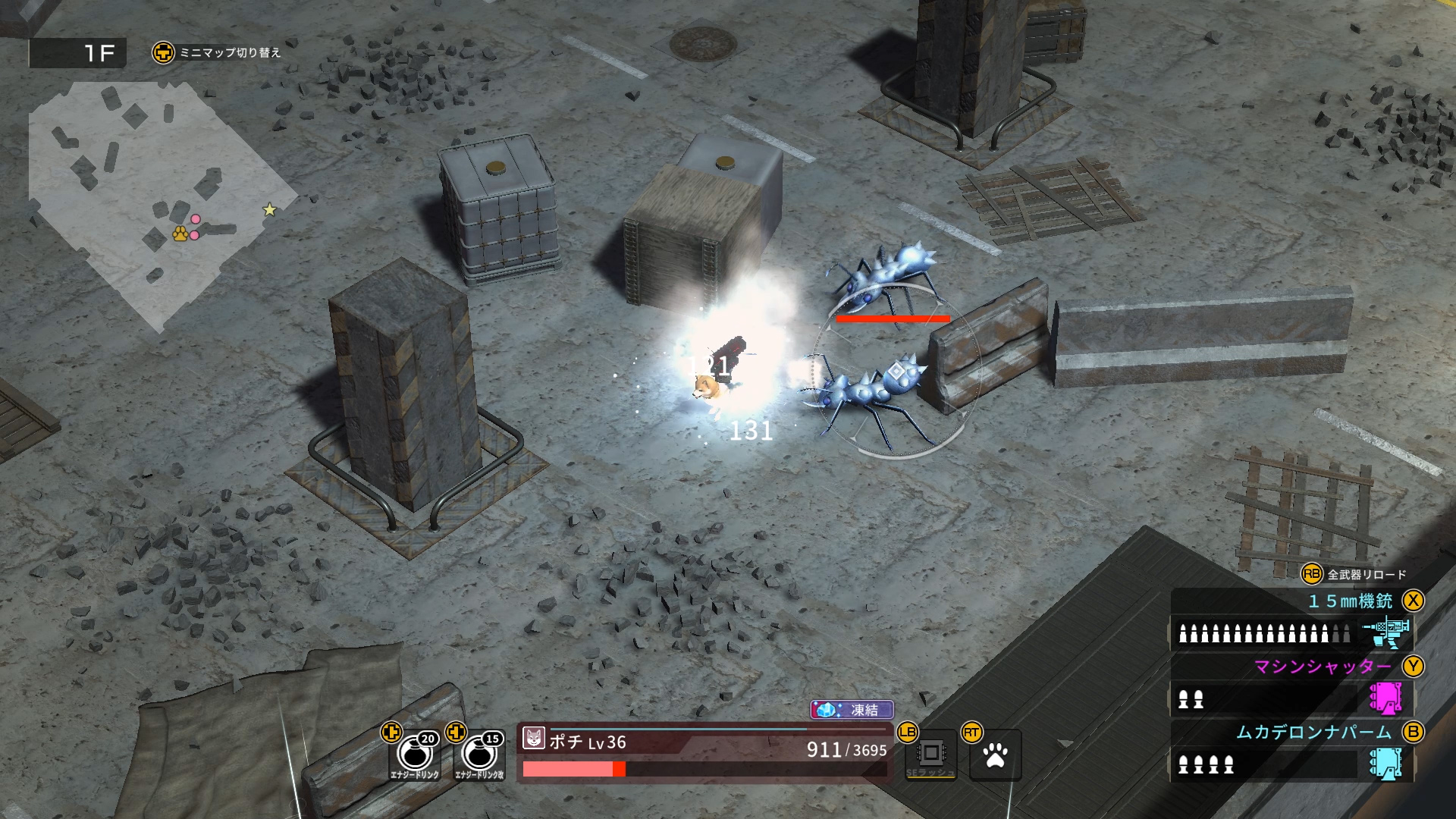This screenshot has width=1456, height=819.
Task: Activate the white paw print skill
Action: tap(996, 755)
